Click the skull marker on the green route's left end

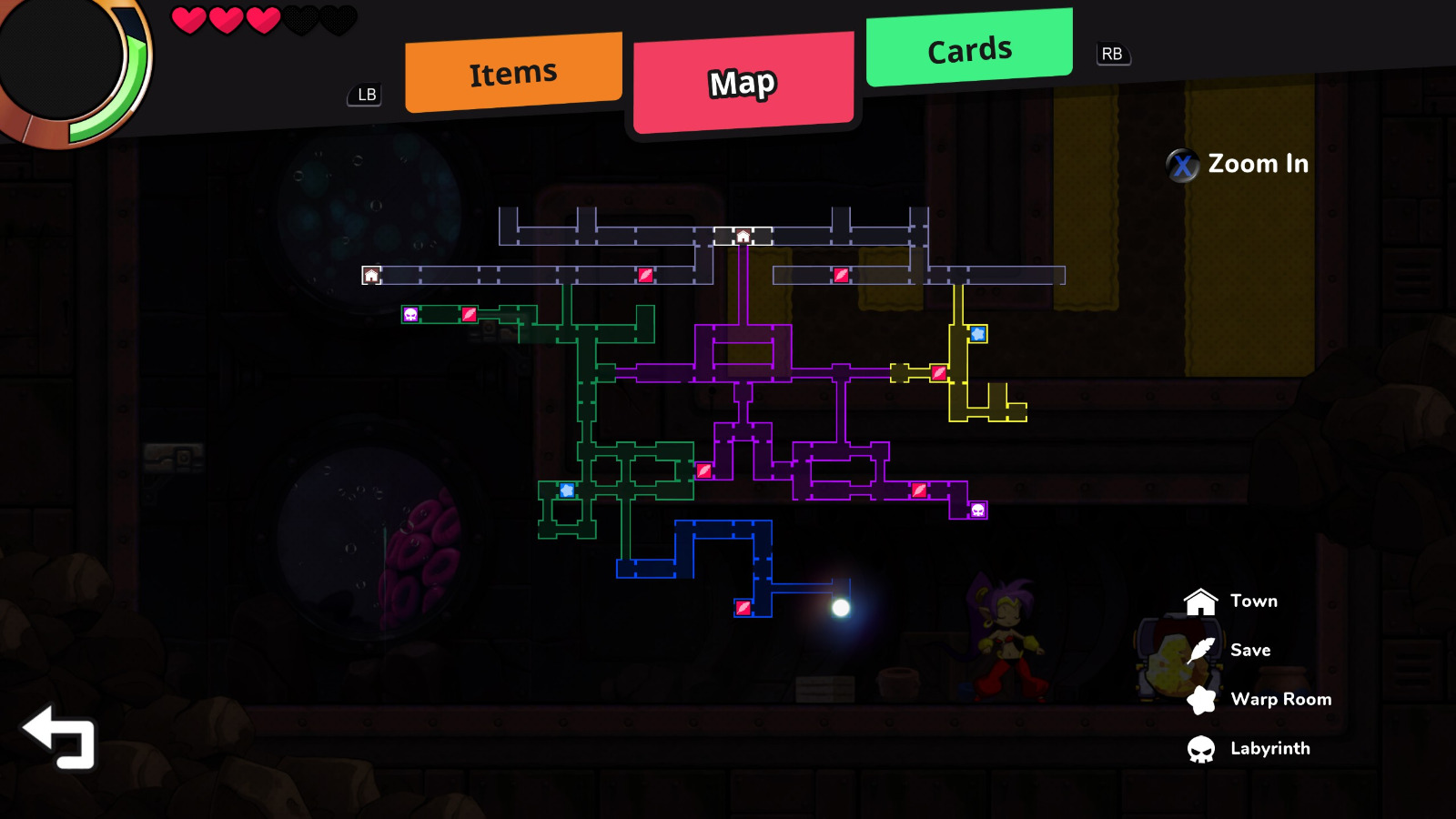[409, 314]
